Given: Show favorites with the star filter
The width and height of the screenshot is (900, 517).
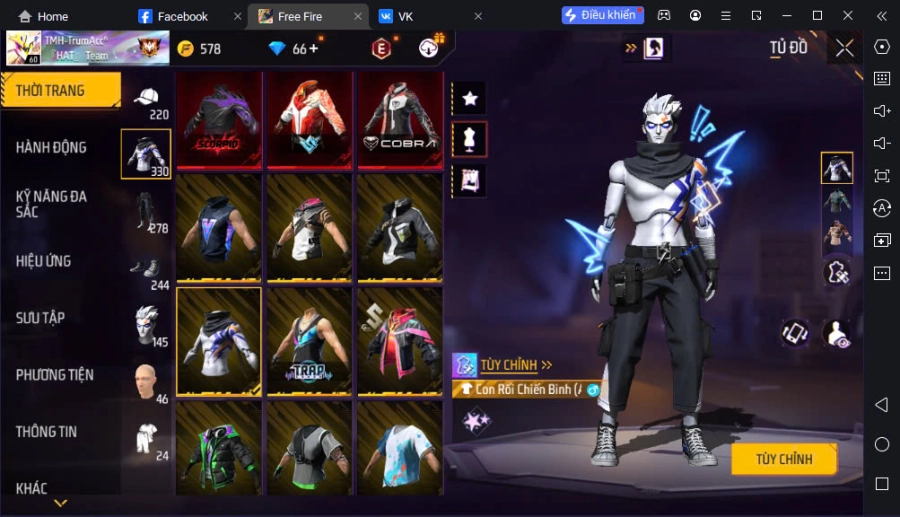Looking at the screenshot, I should tap(469, 98).
